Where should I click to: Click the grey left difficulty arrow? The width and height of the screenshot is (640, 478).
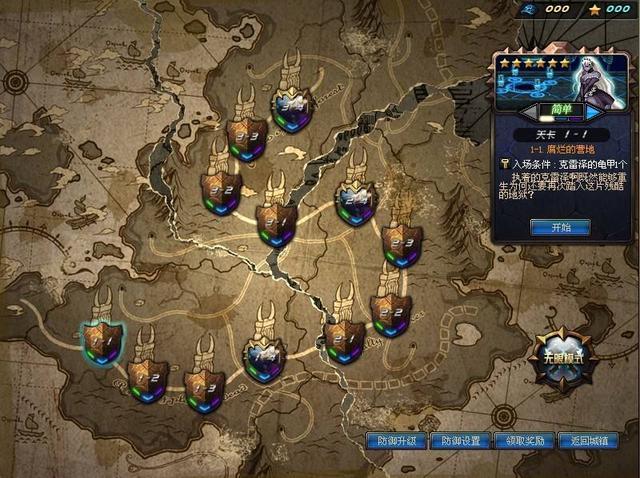528,112
